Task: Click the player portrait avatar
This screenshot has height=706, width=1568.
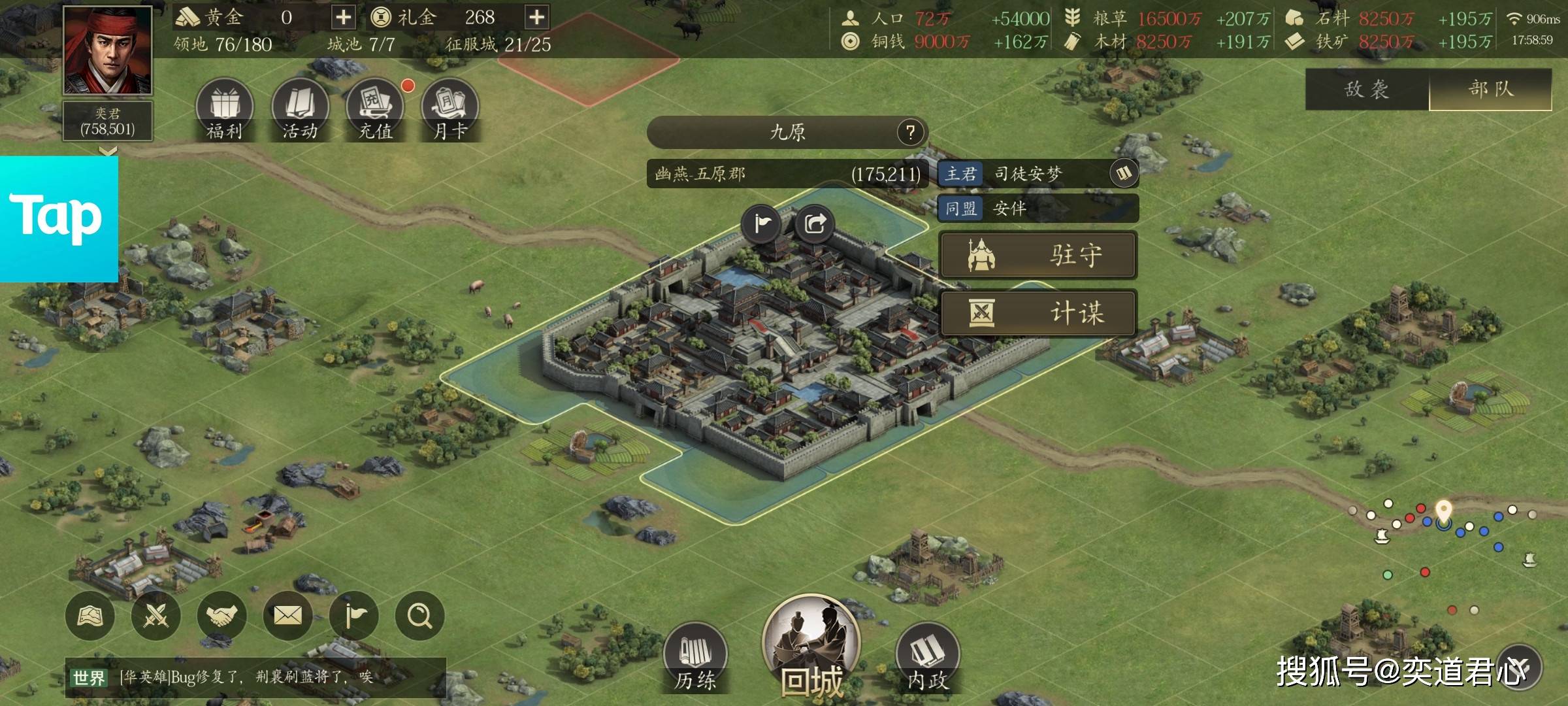Action: point(108,50)
